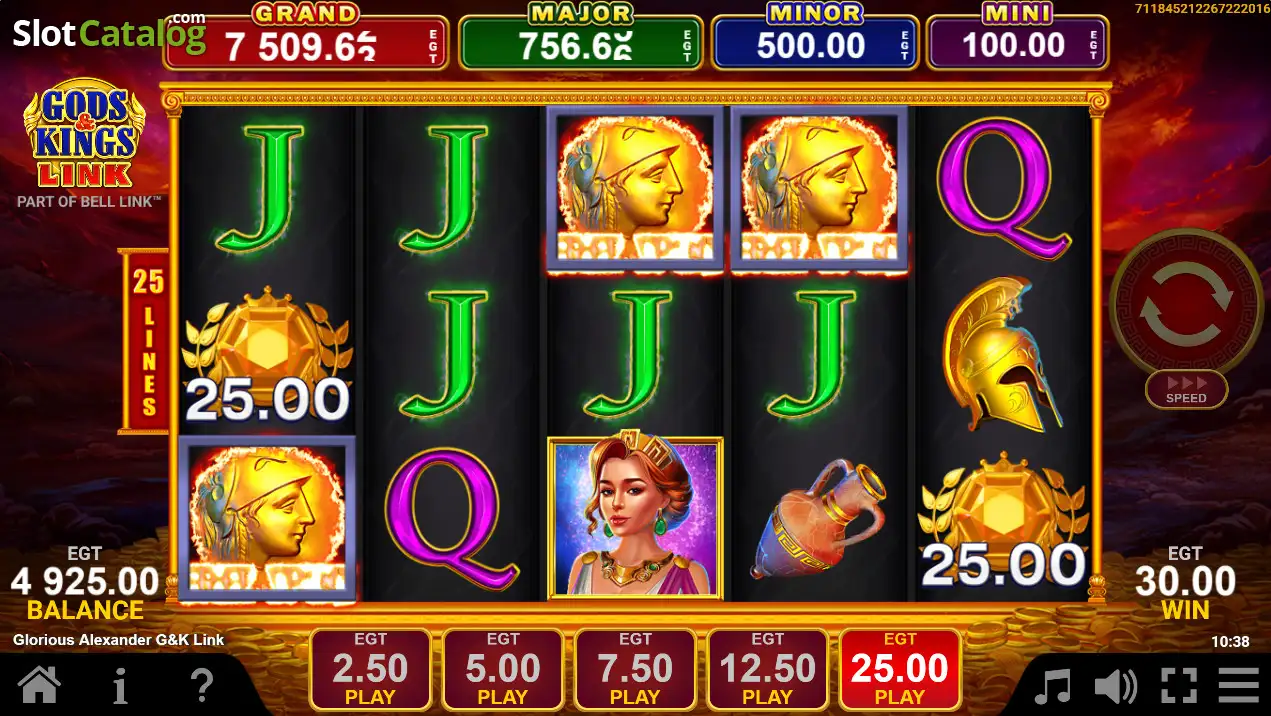Choose the 2.50 PLAY bet
Viewport: 1271px width, 716px height.
coord(370,670)
